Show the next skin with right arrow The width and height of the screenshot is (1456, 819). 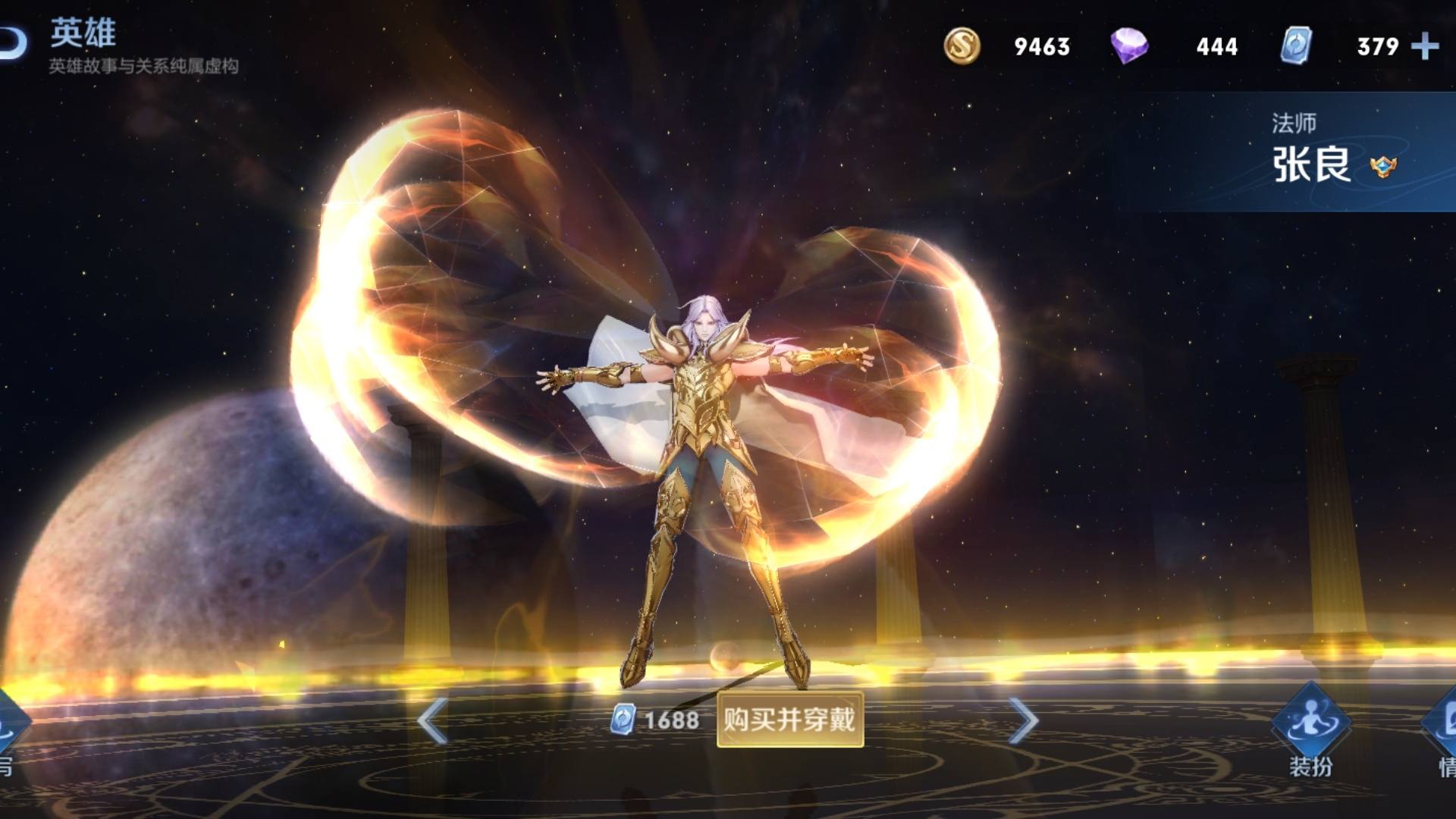pos(1023,720)
